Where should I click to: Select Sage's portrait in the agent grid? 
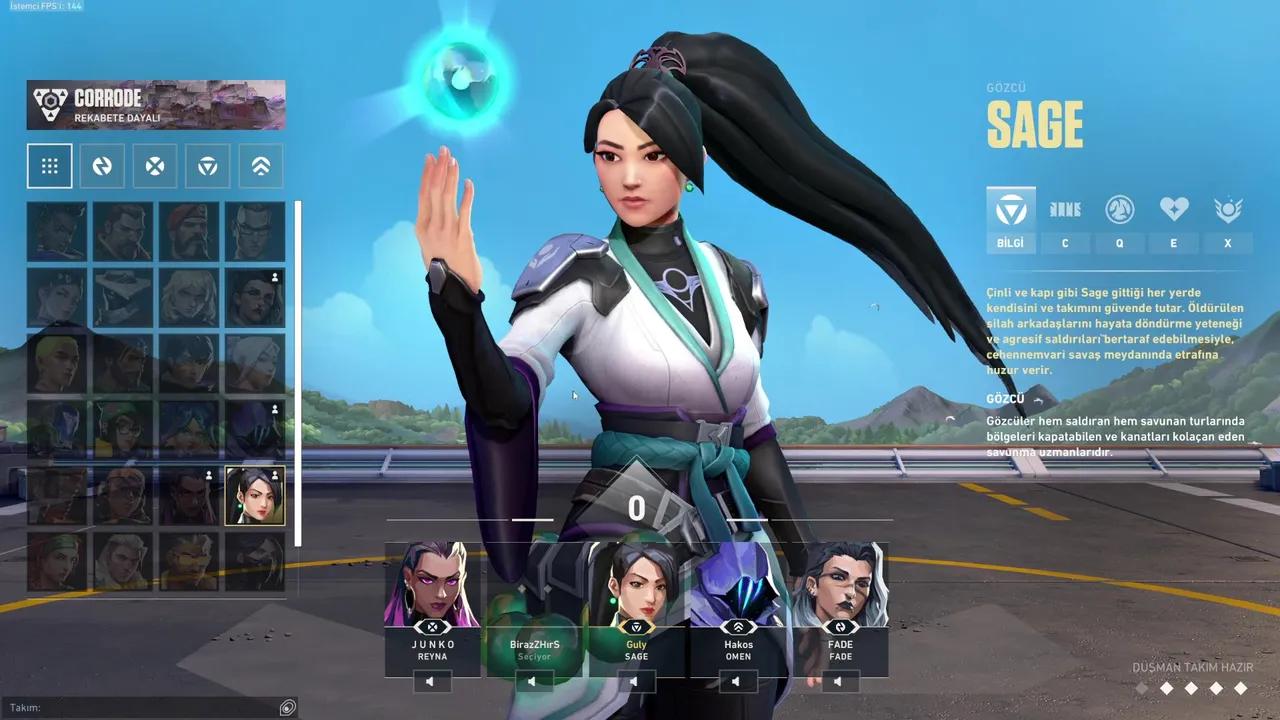pyautogui.click(x=257, y=494)
